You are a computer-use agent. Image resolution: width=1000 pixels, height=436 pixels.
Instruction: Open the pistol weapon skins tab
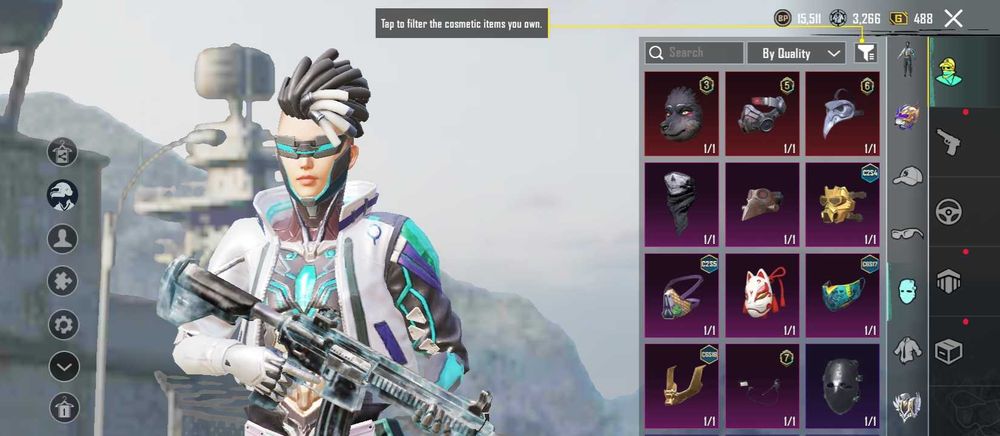click(948, 143)
